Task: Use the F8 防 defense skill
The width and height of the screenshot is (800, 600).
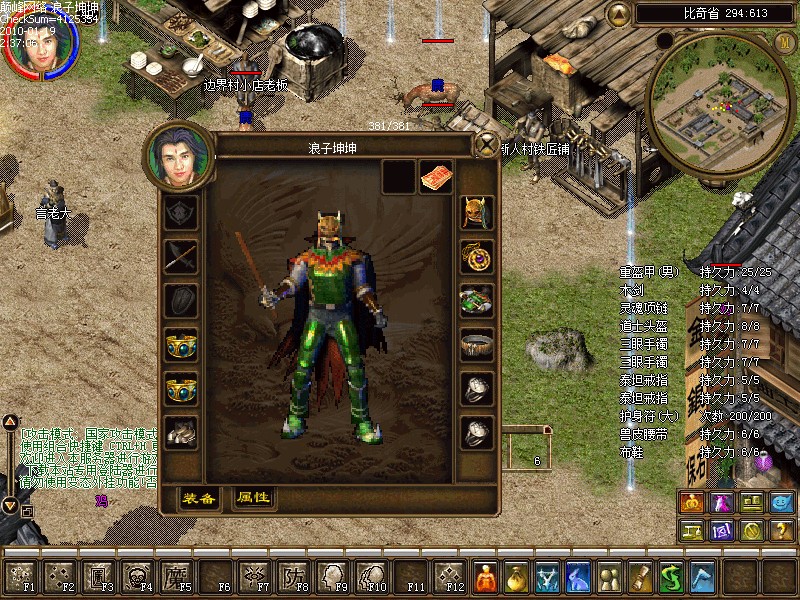Action: pyautogui.click(x=292, y=575)
